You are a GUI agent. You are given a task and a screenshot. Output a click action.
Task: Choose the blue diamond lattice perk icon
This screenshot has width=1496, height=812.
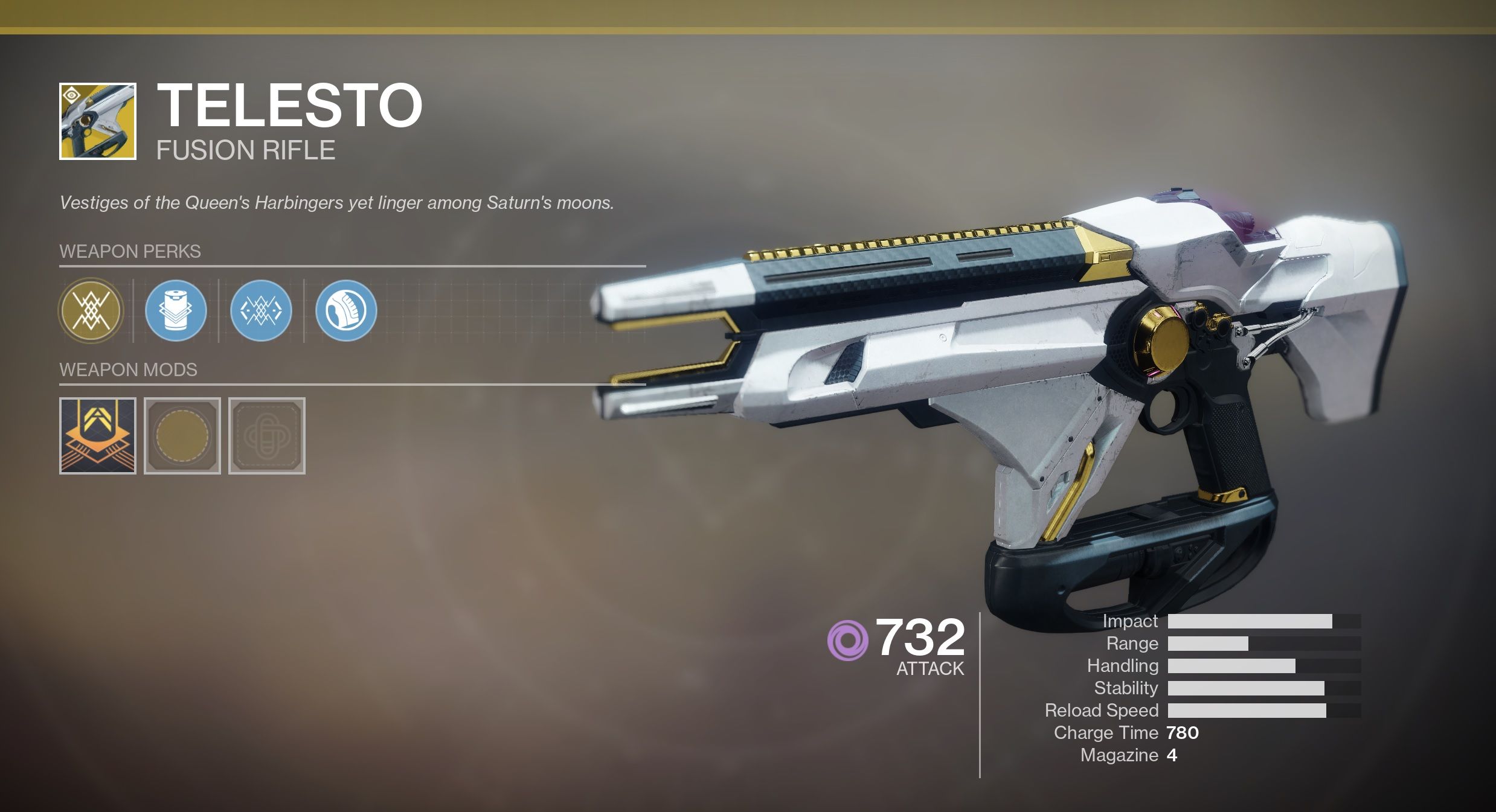pos(261,311)
